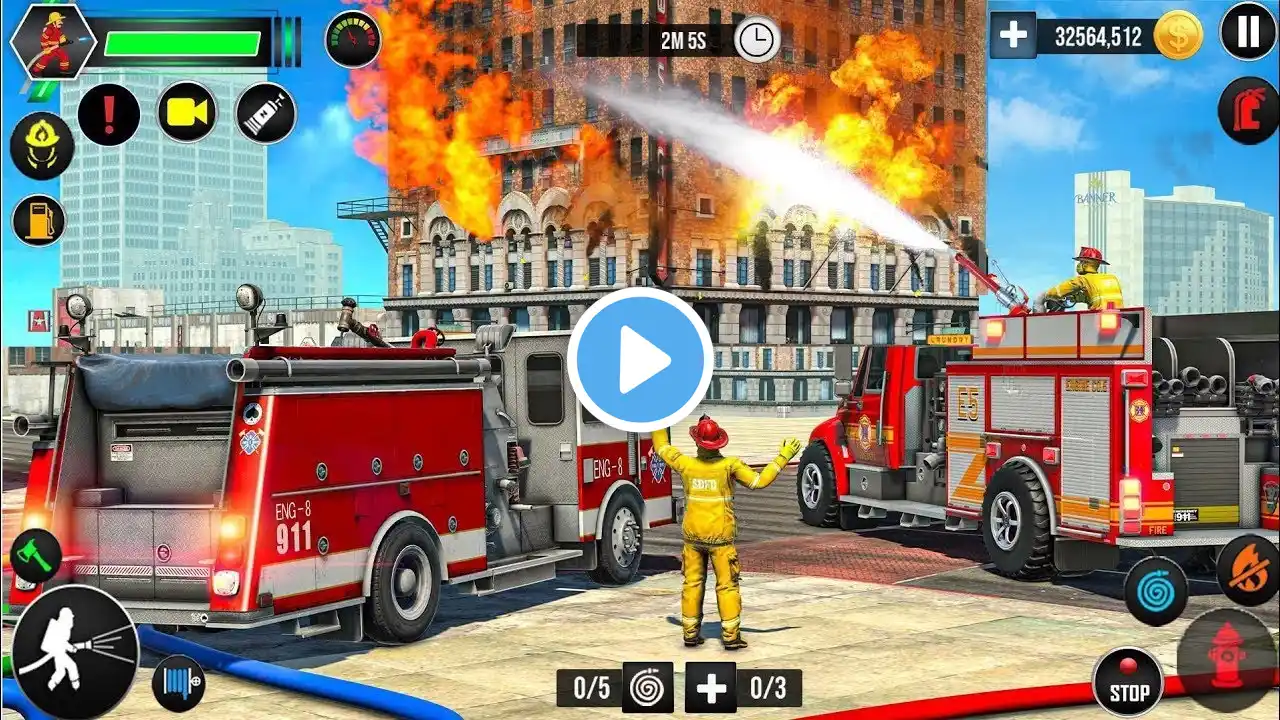Switch camera view with the yellow camera icon
Image resolution: width=1280 pixels, height=720 pixels.
click(187, 112)
